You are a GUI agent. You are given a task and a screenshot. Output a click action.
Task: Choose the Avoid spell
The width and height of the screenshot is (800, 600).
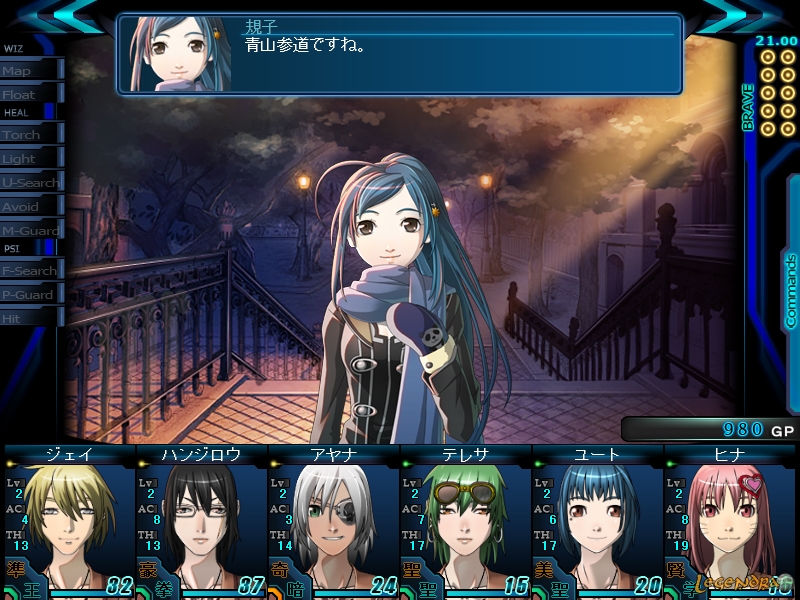click(x=30, y=207)
